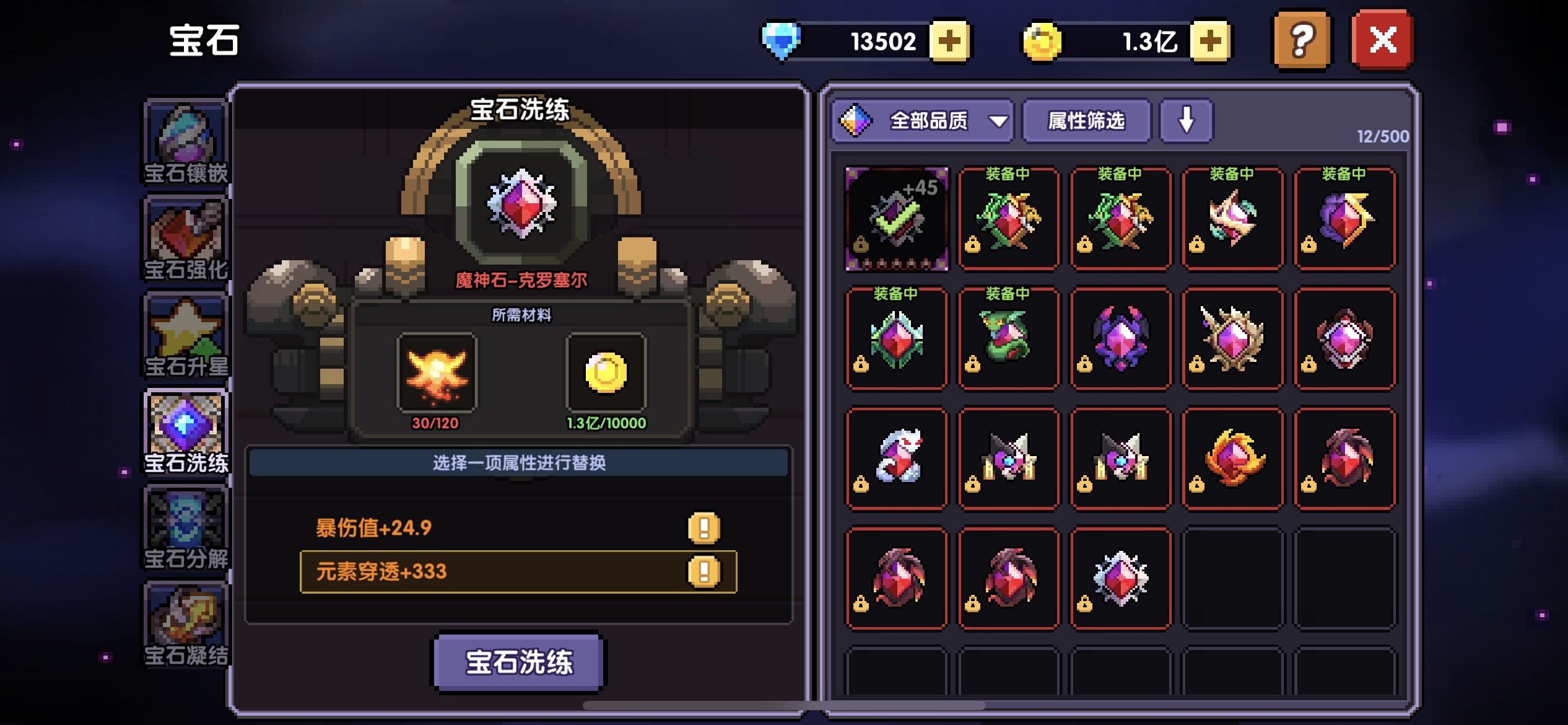Image resolution: width=1568 pixels, height=725 pixels.
Task: Click the gold coin plus icon
Action: (1204, 39)
